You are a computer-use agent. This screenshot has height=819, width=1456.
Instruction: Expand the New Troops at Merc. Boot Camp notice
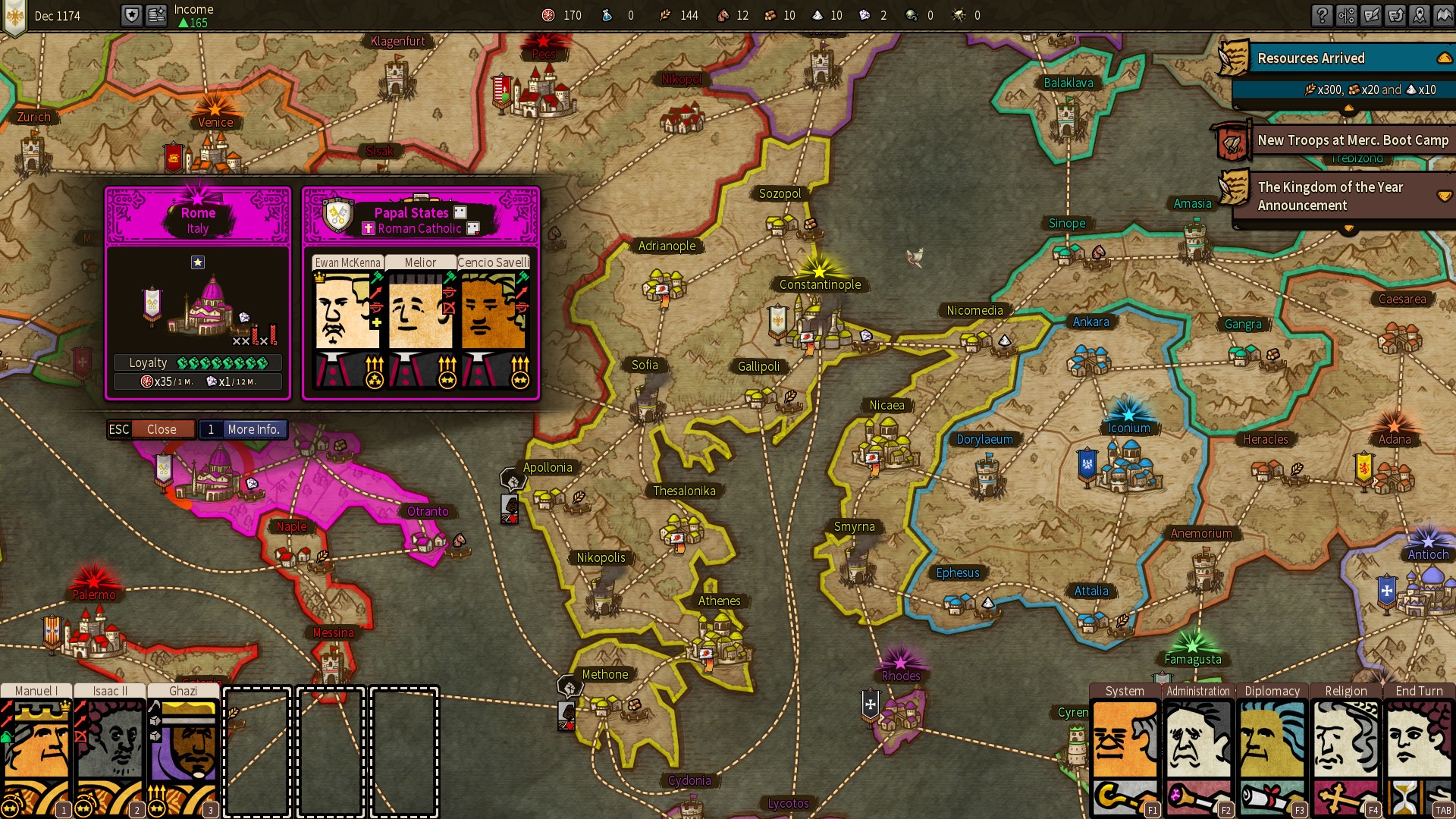1352,140
